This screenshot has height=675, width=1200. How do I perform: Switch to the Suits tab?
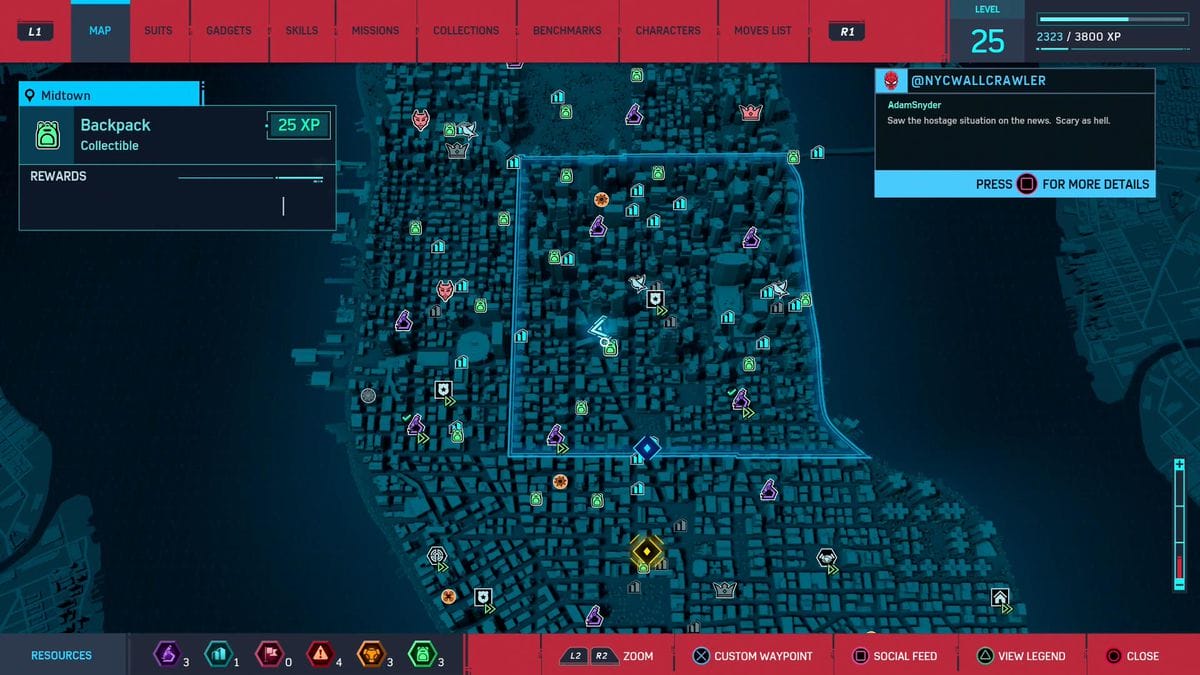158,31
